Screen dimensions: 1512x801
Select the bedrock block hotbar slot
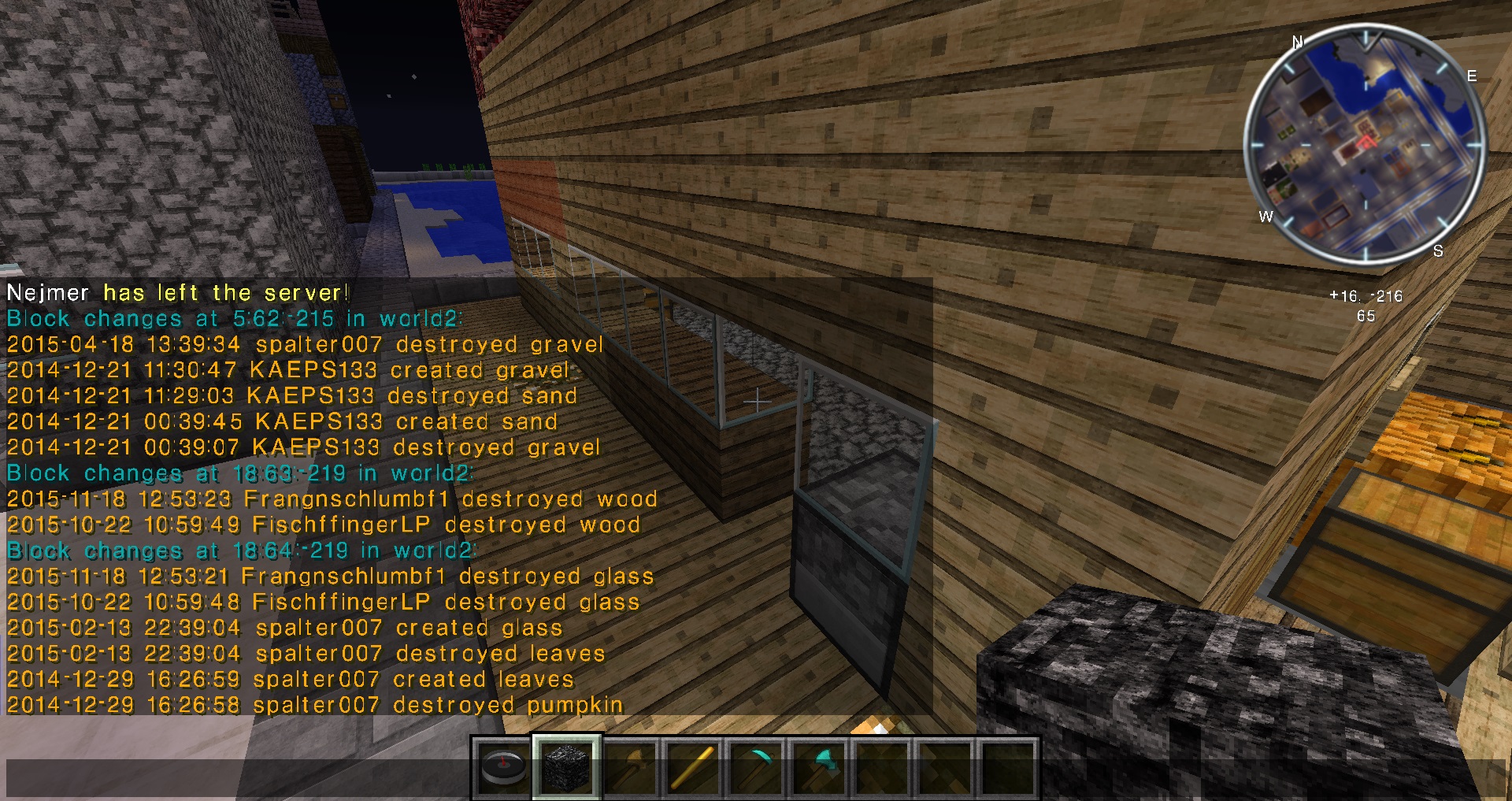[566, 768]
